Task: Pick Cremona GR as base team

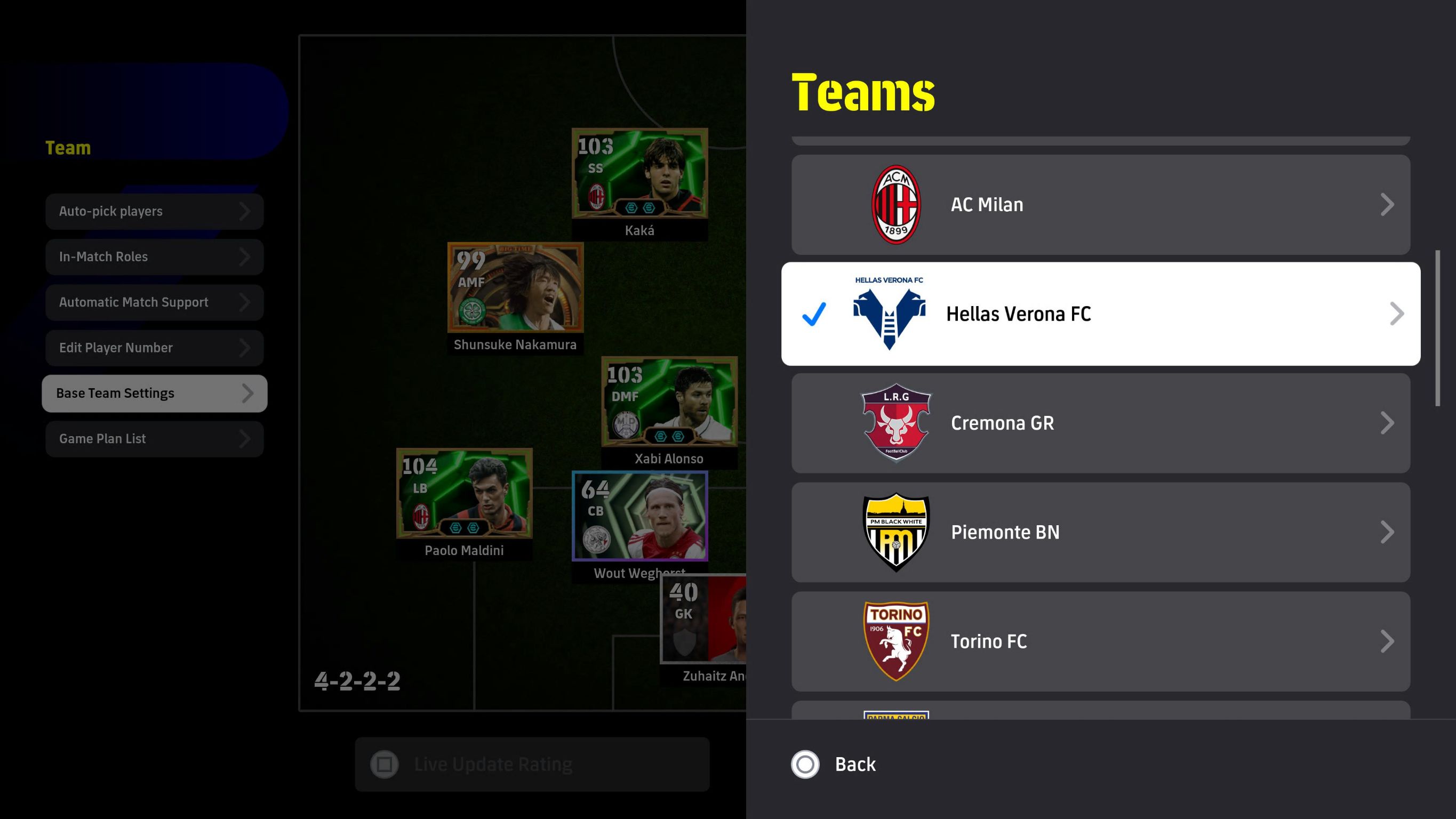Action: 1100,423
